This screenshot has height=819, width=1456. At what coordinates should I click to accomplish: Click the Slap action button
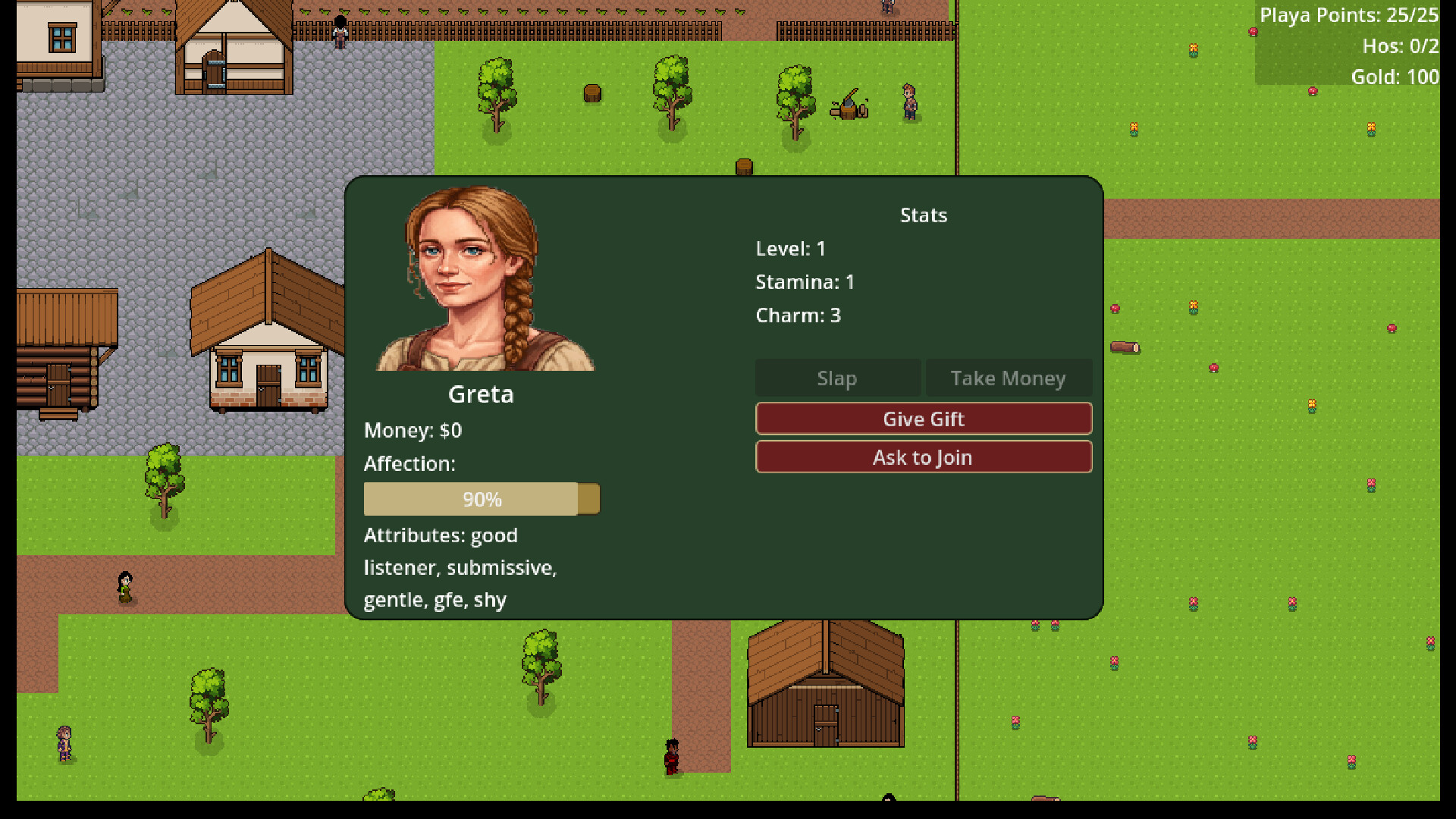[836, 378]
